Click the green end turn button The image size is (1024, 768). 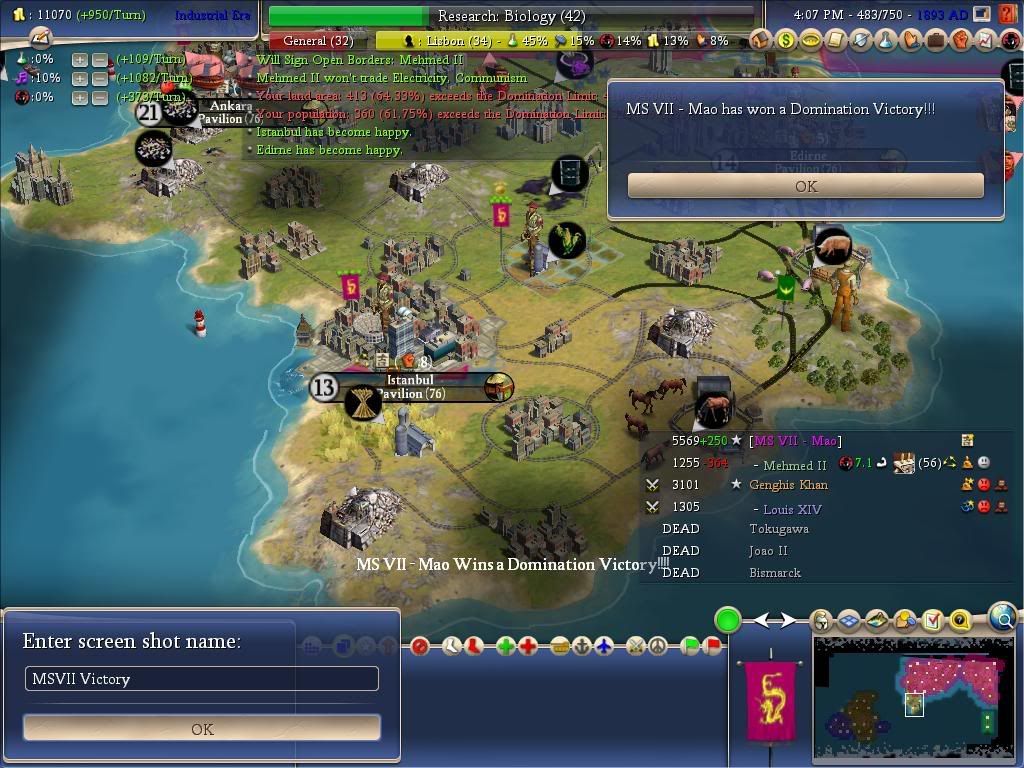pos(728,620)
